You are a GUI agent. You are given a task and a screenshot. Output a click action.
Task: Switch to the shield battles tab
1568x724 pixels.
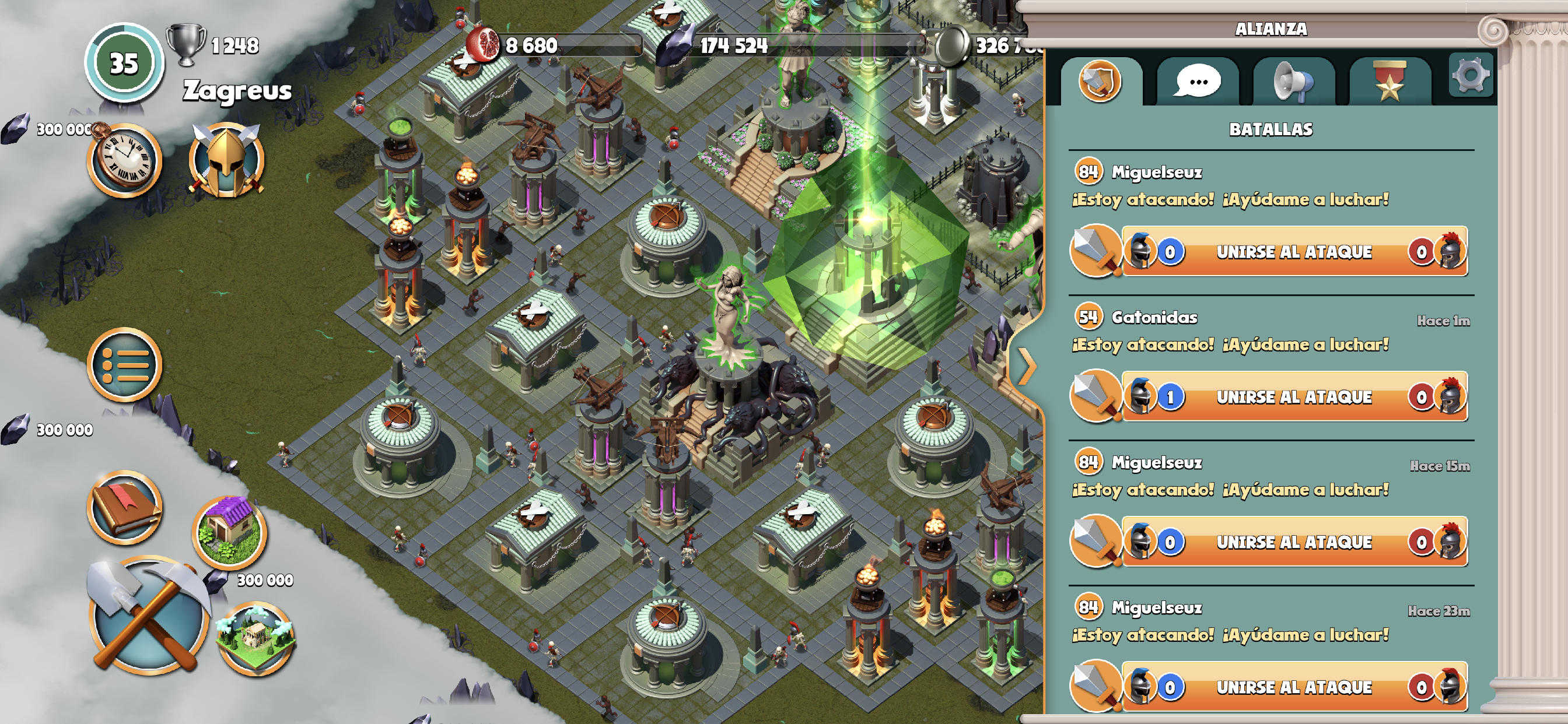[x=1100, y=82]
